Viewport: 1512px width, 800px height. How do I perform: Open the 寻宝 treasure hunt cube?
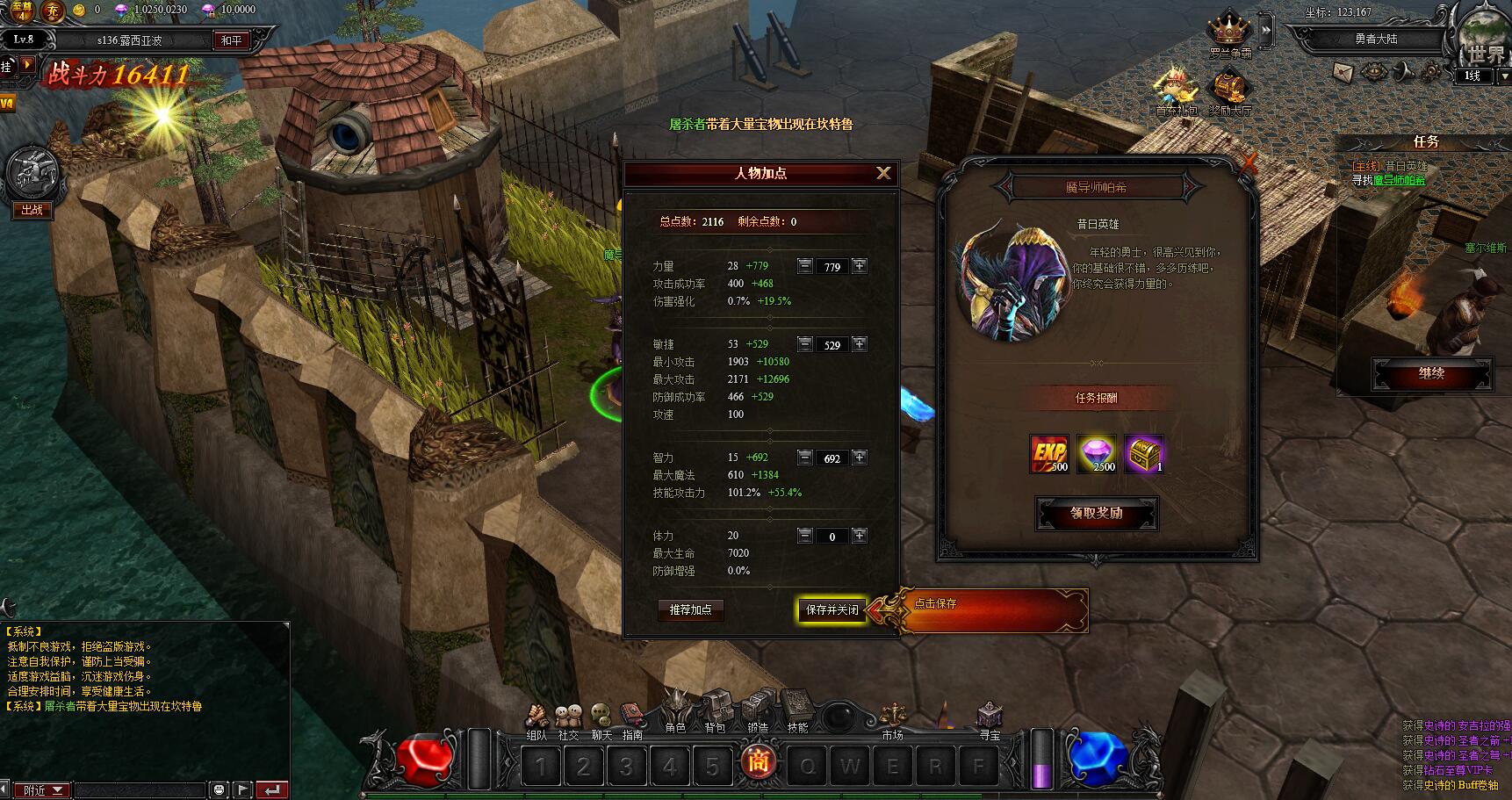990,716
